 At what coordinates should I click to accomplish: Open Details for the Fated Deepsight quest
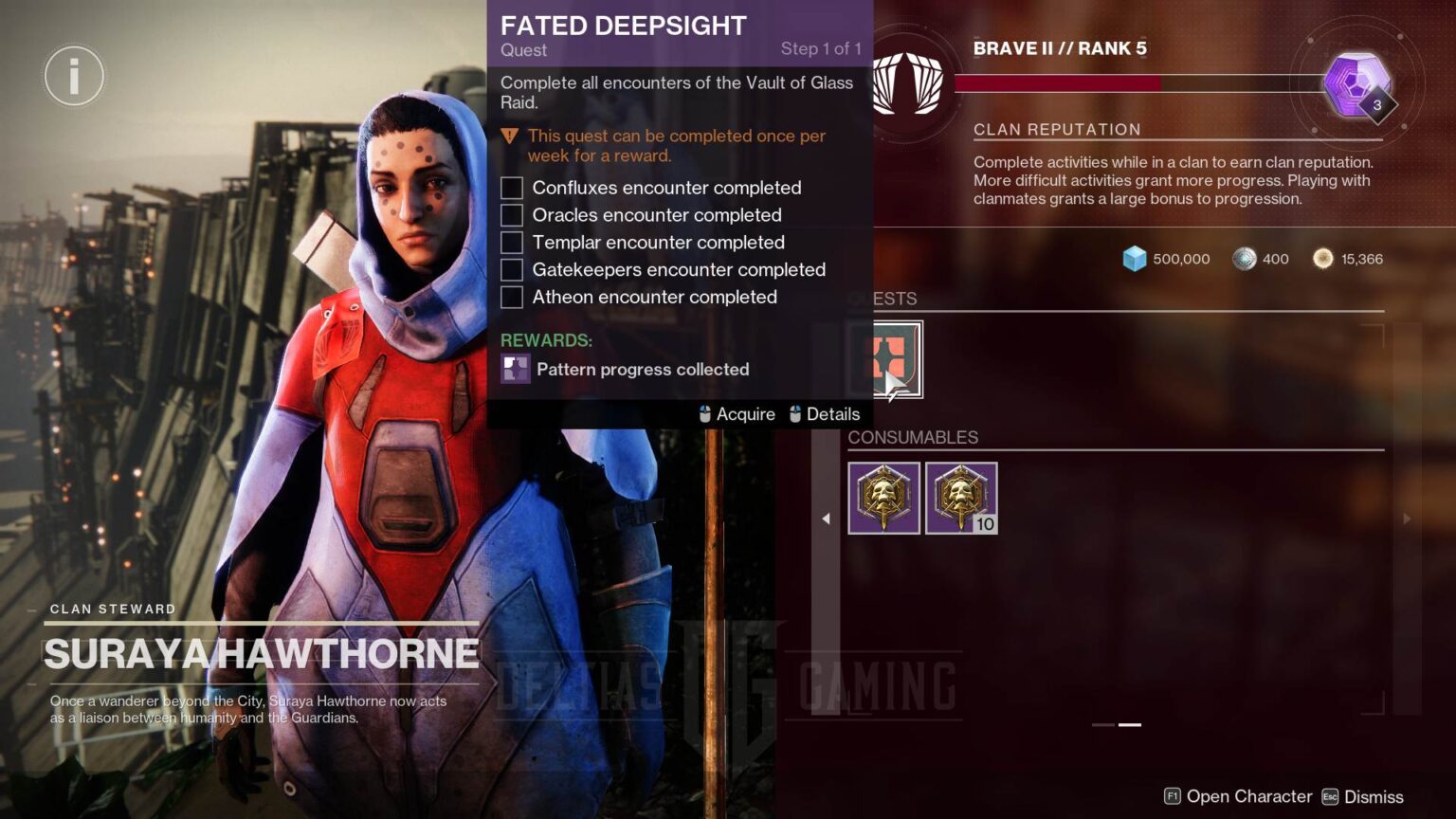[x=834, y=413]
